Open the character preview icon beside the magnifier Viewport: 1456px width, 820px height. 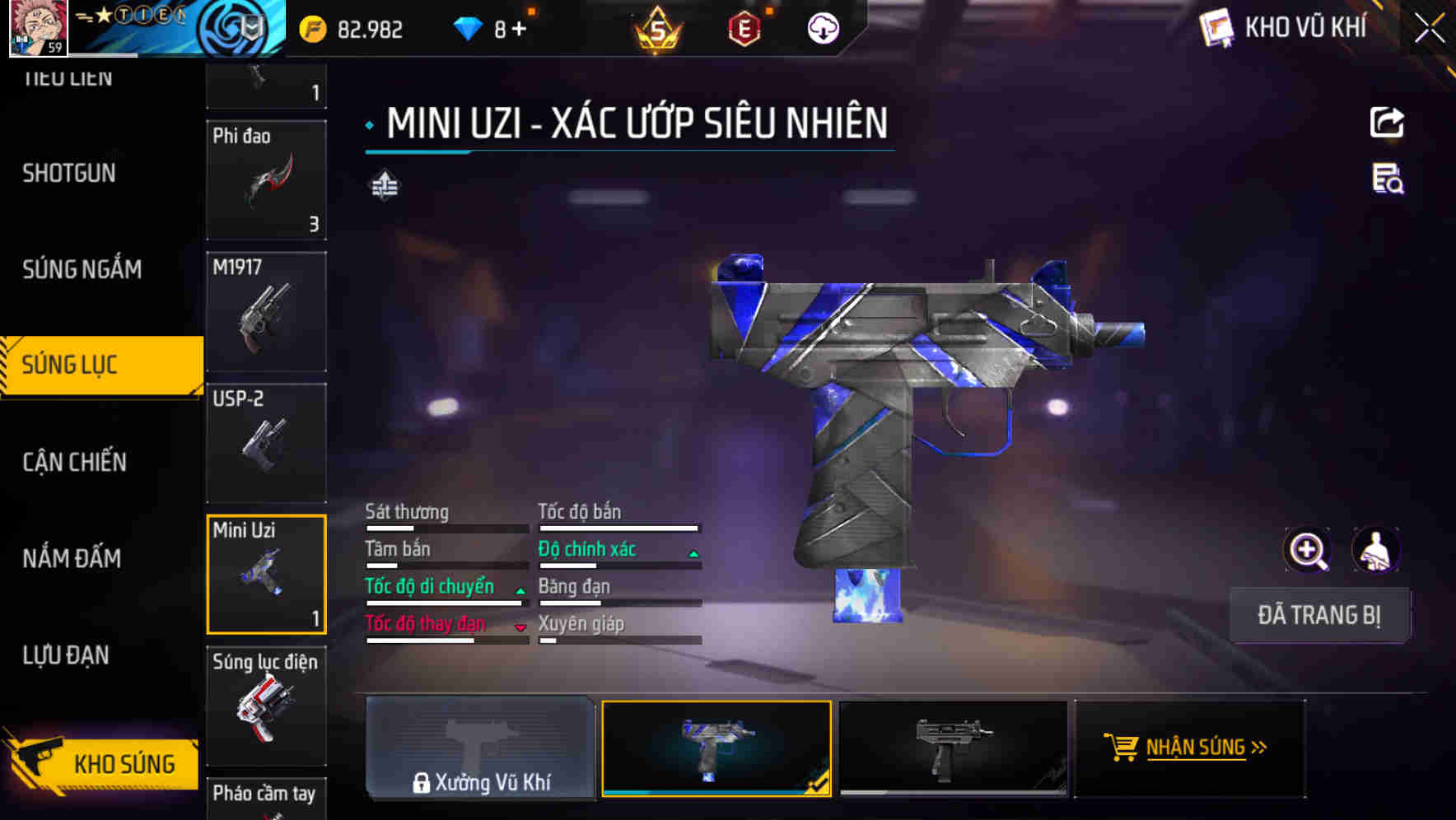1377,550
